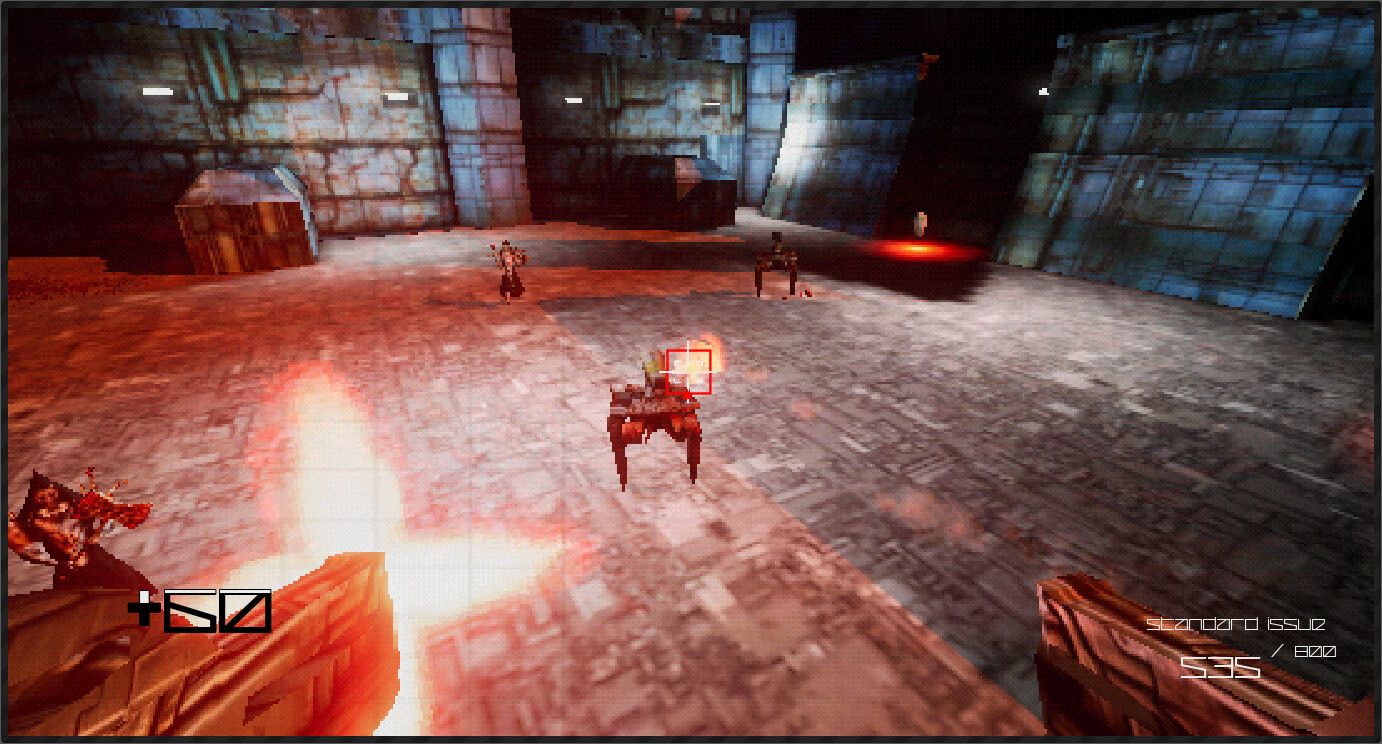Click the plus cross of the health indicator
The width and height of the screenshot is (1382, 744).
coord(145,607)
